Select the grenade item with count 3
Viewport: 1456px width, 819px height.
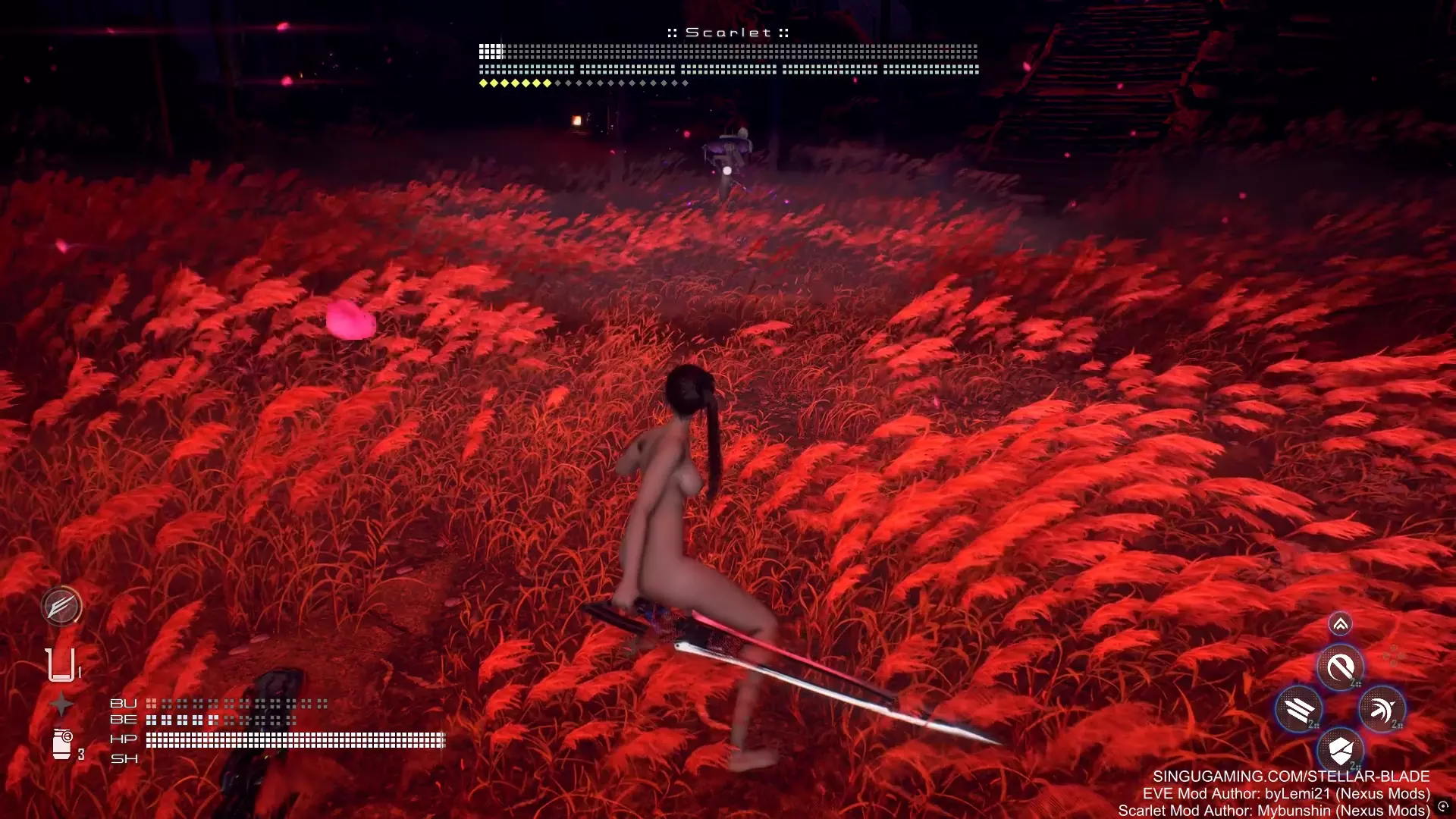62,744
